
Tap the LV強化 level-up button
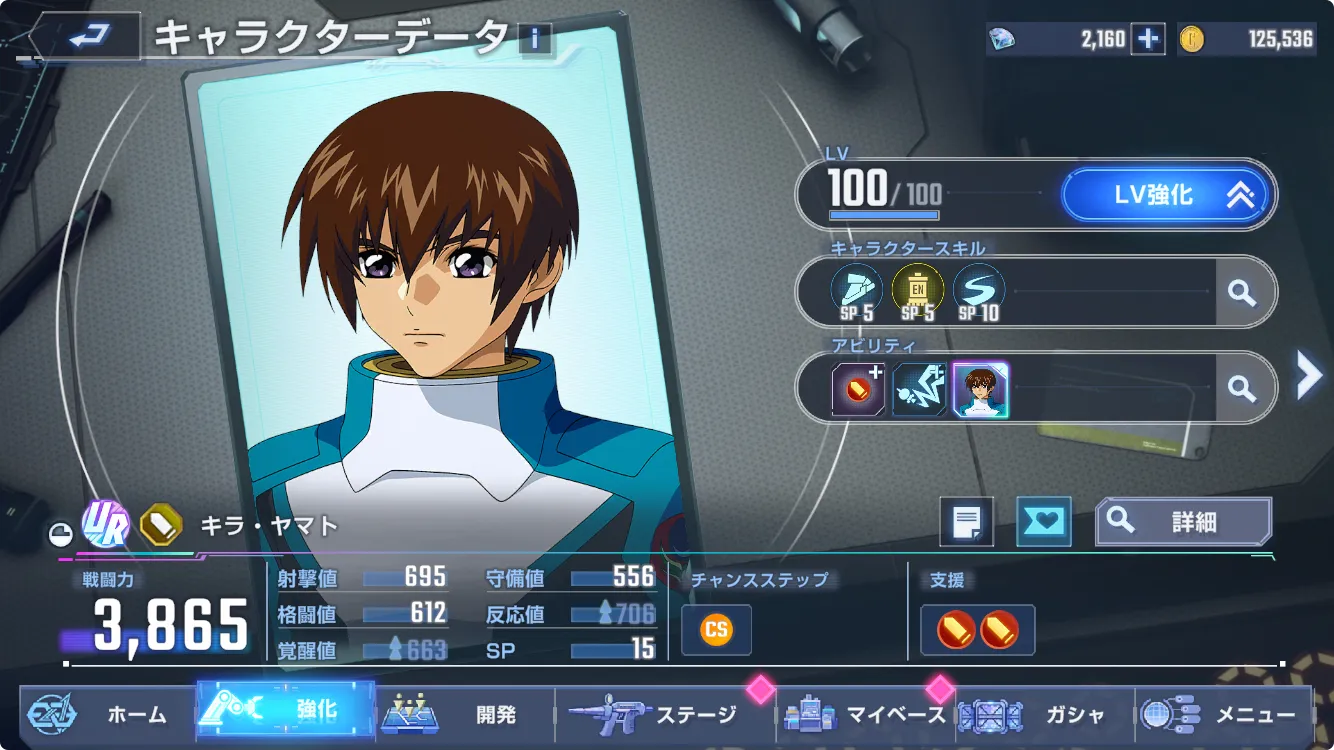point(1168,195)
